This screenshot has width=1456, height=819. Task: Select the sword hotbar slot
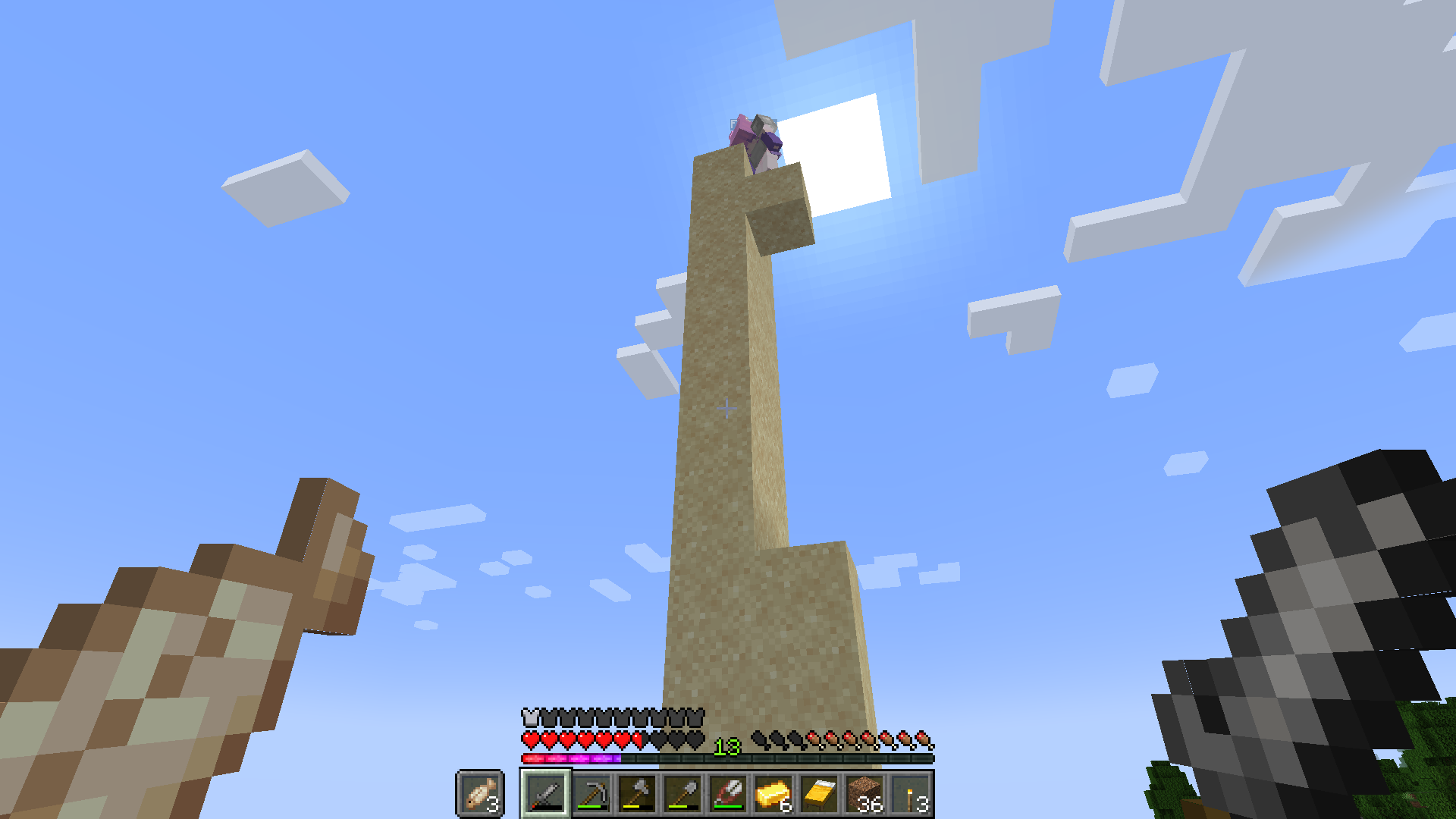coord(545,794)
